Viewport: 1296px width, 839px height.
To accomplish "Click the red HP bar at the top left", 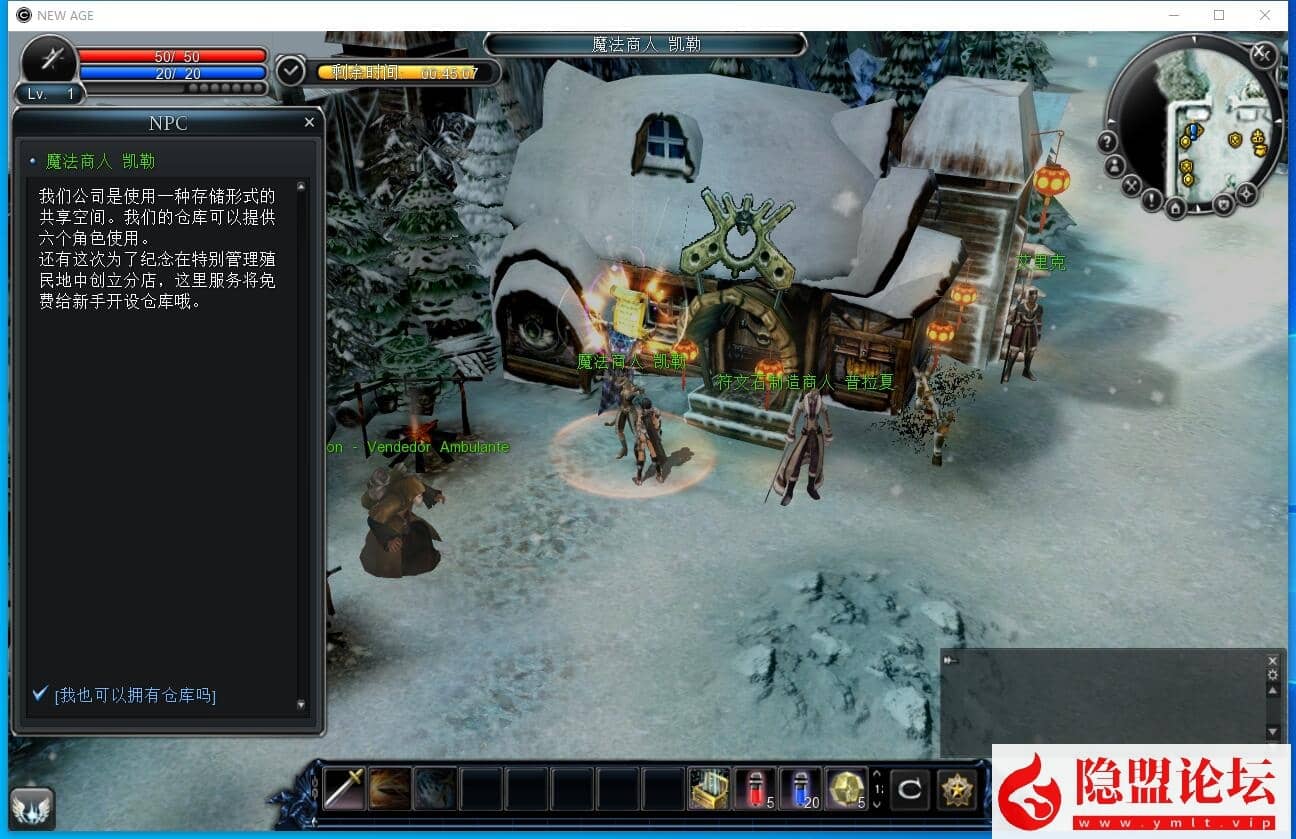I will click(x=170, y=56).
